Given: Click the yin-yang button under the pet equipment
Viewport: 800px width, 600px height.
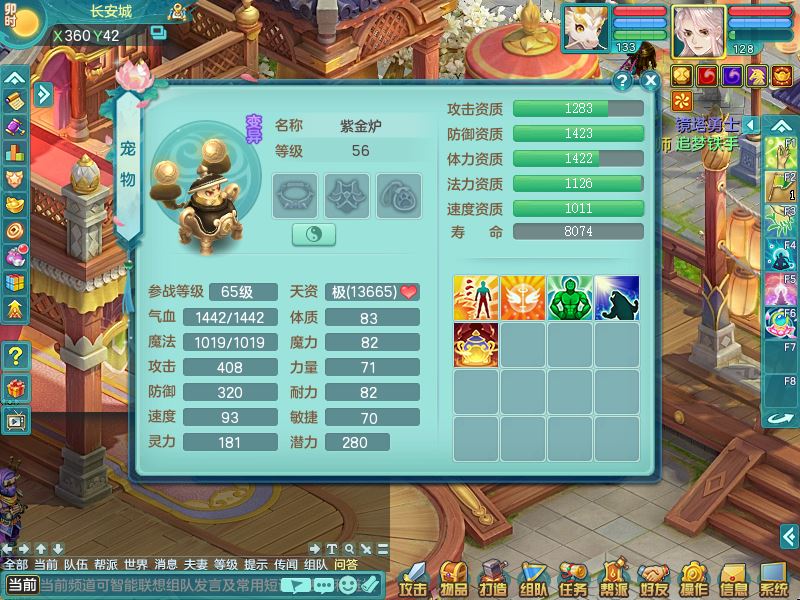Looking at the screenshot, I should point(313,234).
